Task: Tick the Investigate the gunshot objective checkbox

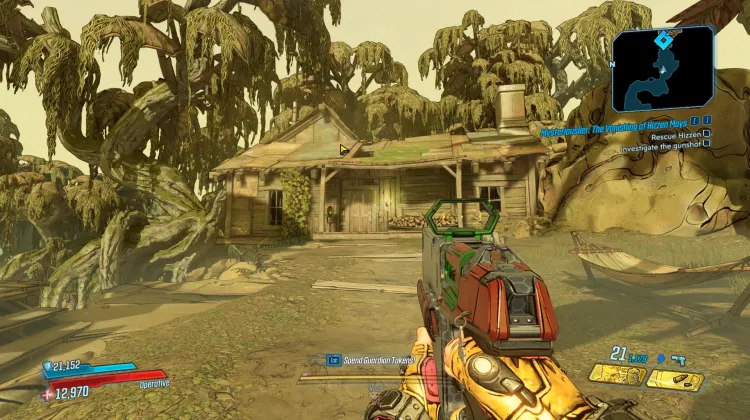Action: click(x=707, y=143)
